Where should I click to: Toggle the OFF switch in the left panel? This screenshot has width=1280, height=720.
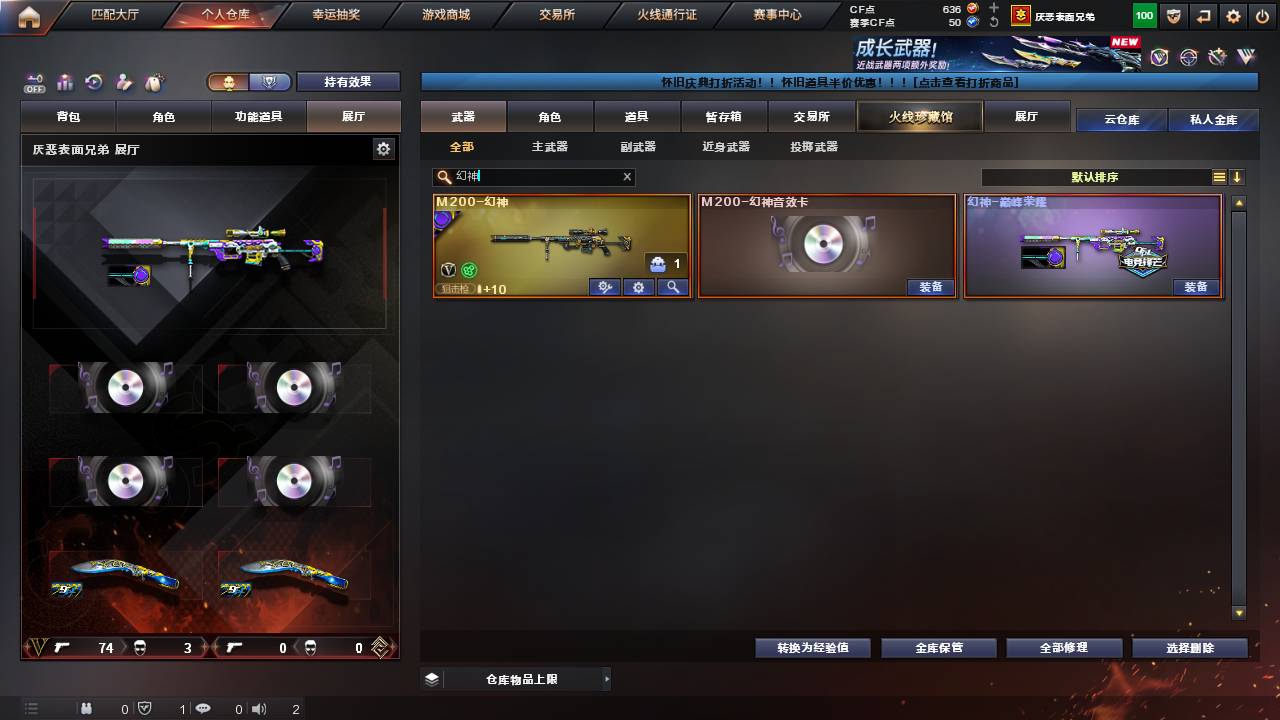point(35,83)
